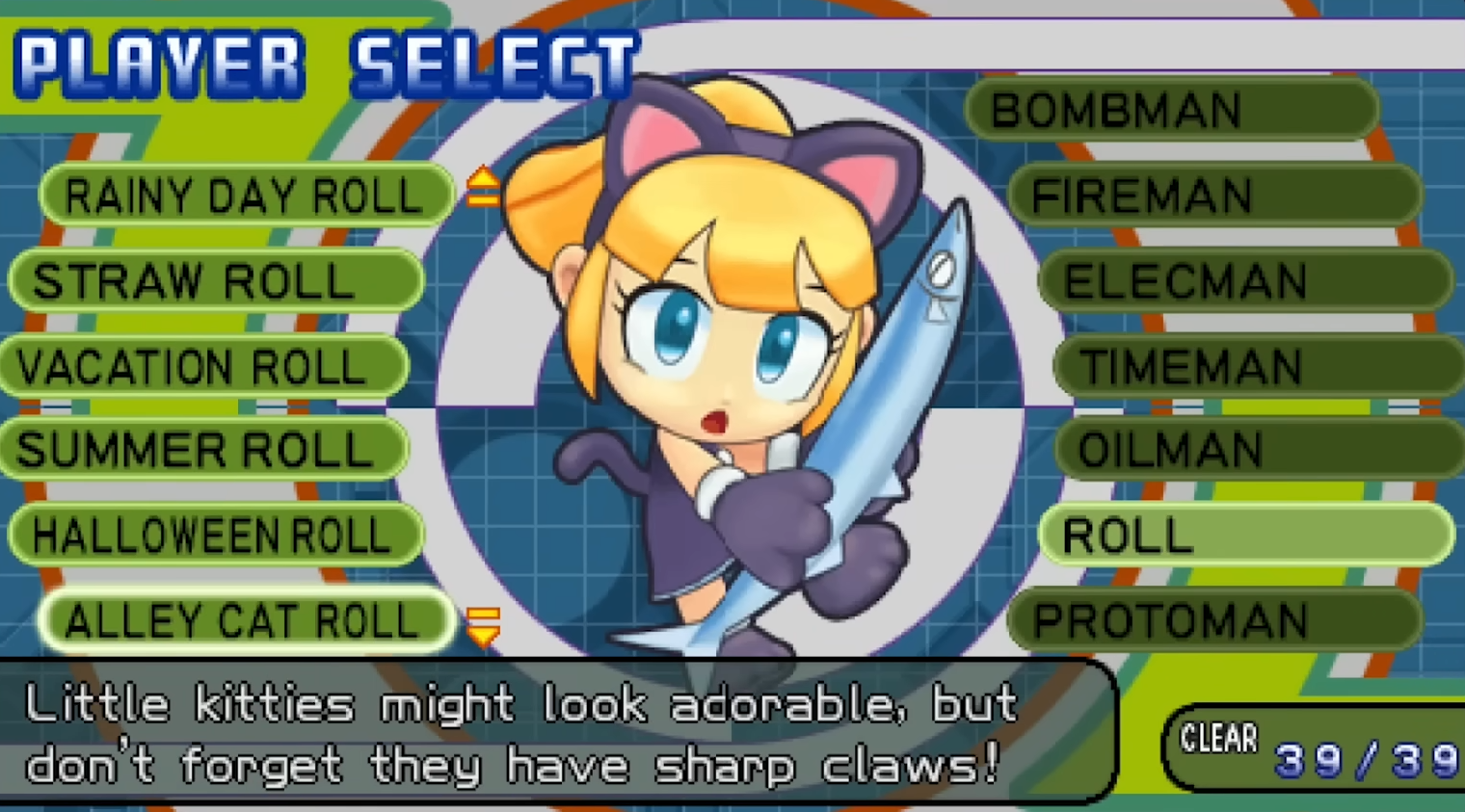Choose Protoman from the character list
The width and height of the screenshot is (1465, 812).
(x=1214, y=620)
